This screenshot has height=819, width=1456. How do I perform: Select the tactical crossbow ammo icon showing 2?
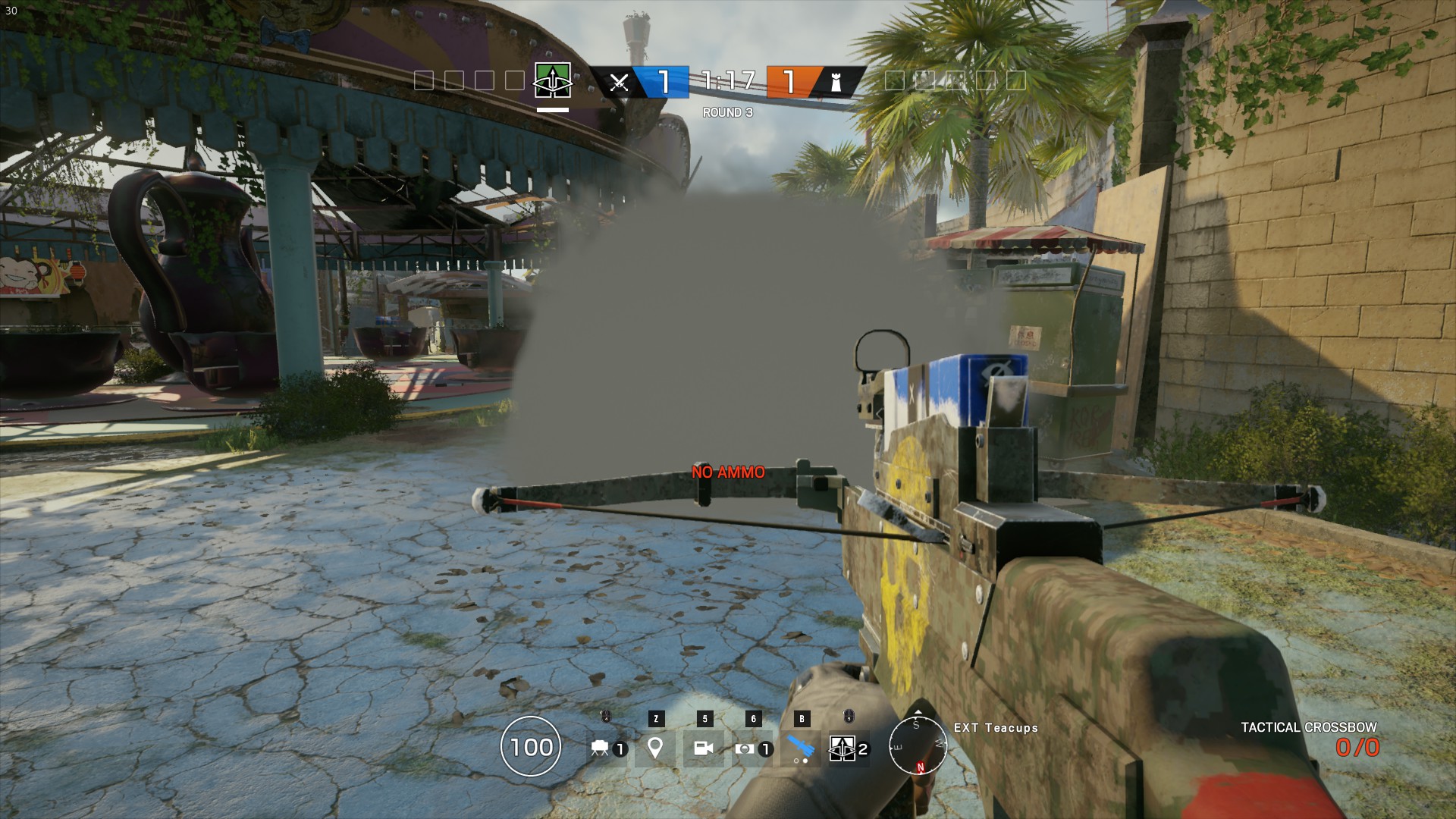(x=843, y=748)
